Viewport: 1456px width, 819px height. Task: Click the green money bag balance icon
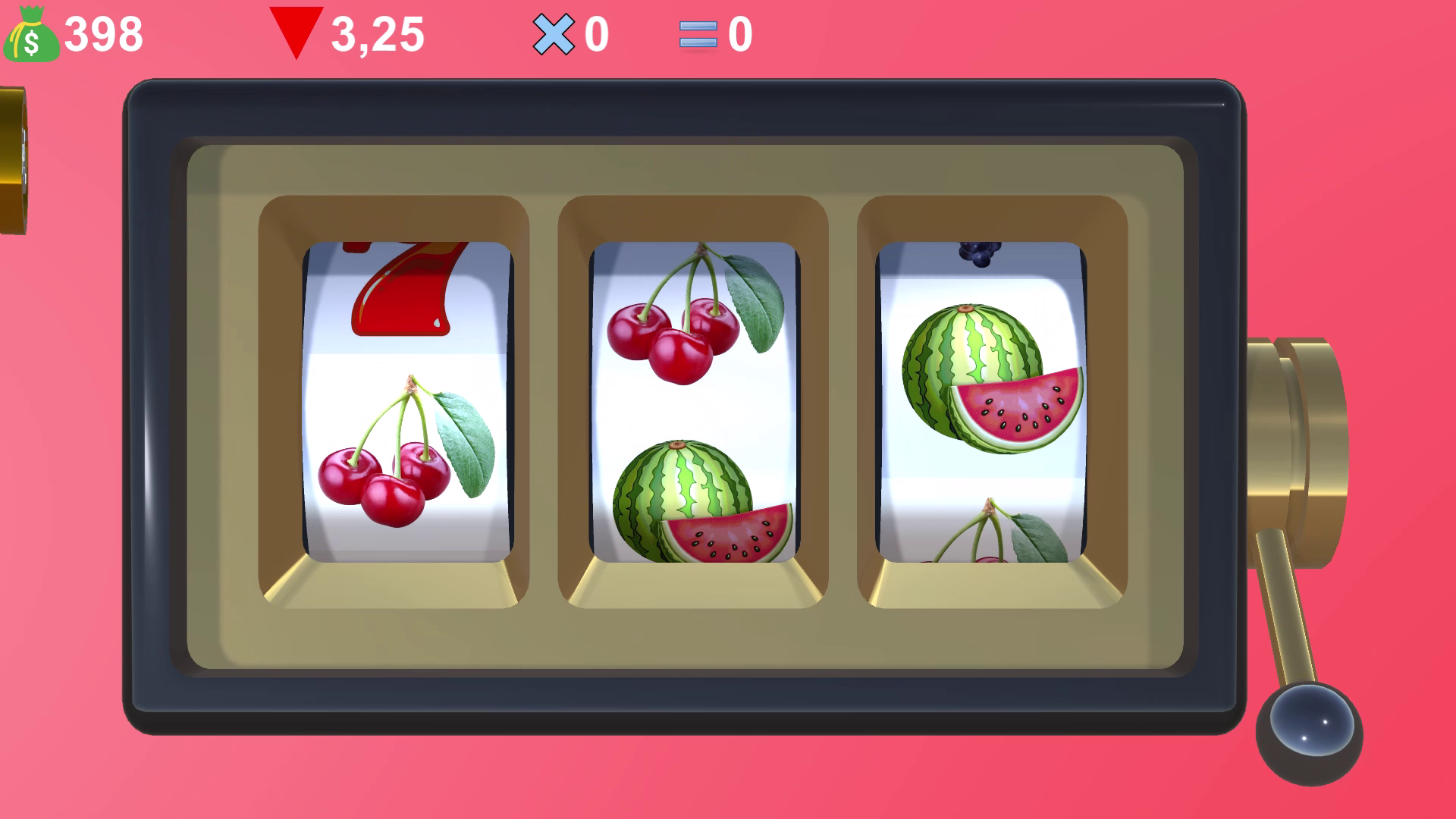coord(30,34)
